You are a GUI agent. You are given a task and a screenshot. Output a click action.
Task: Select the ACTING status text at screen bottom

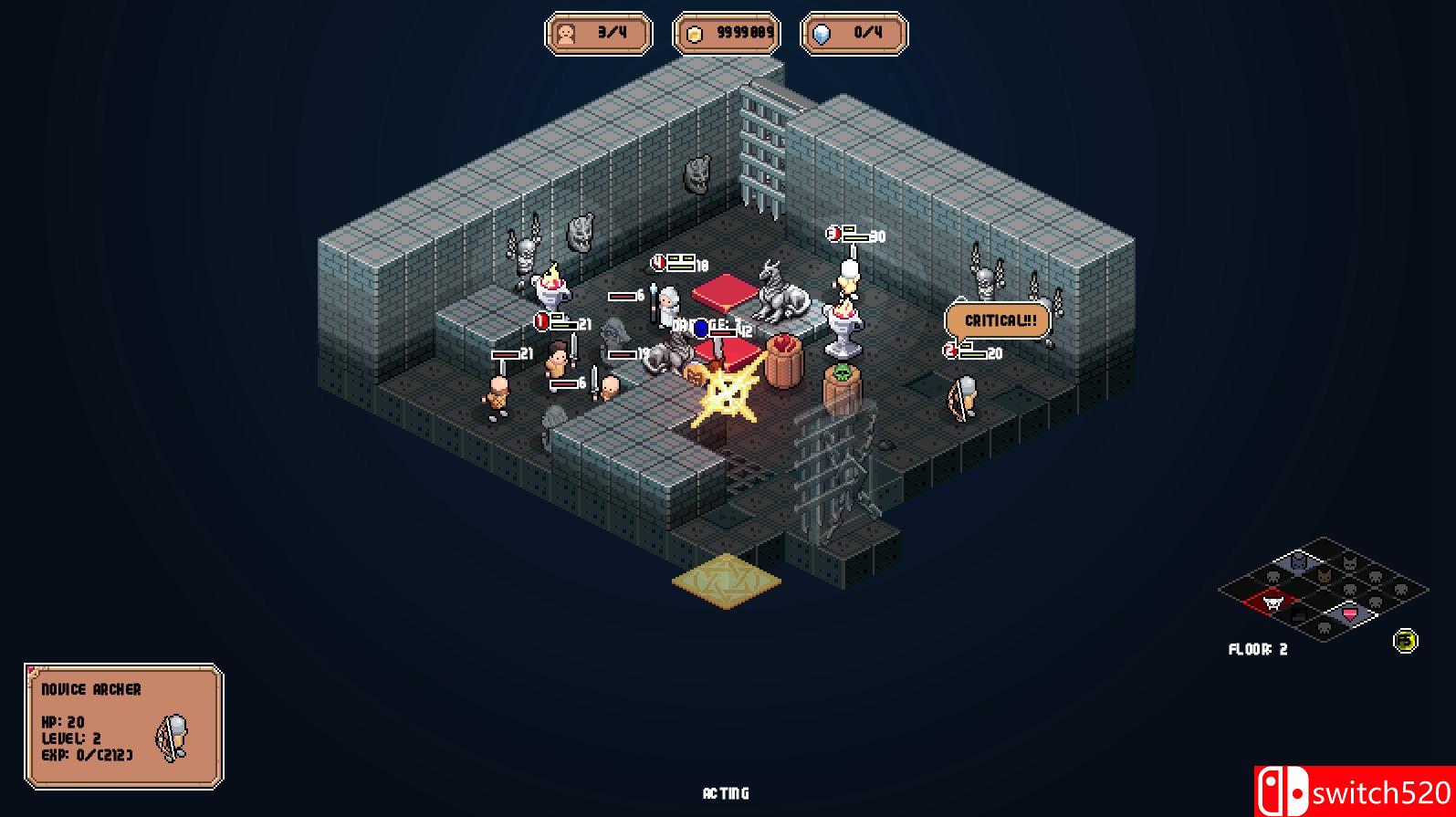(726, 793)
